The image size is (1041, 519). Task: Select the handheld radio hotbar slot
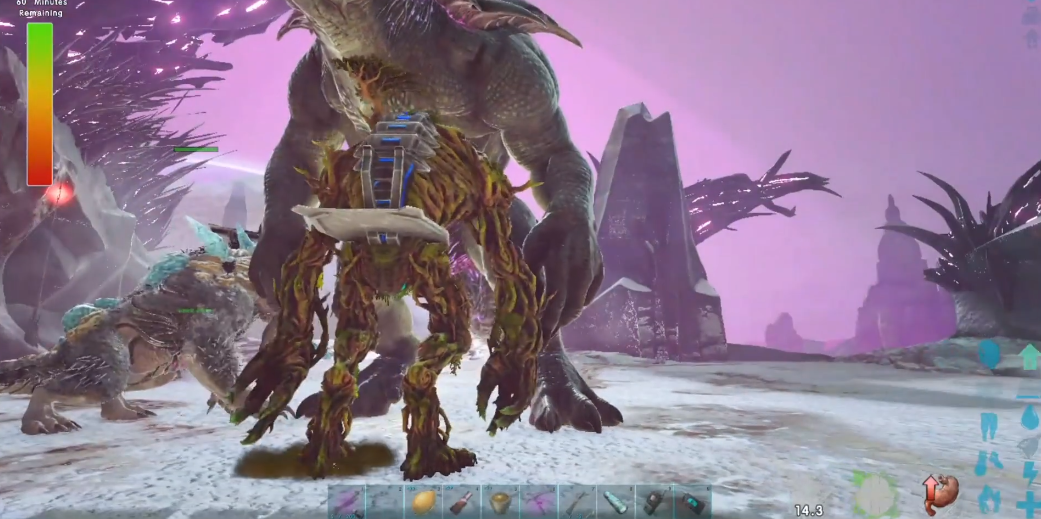tap(654, 502)
